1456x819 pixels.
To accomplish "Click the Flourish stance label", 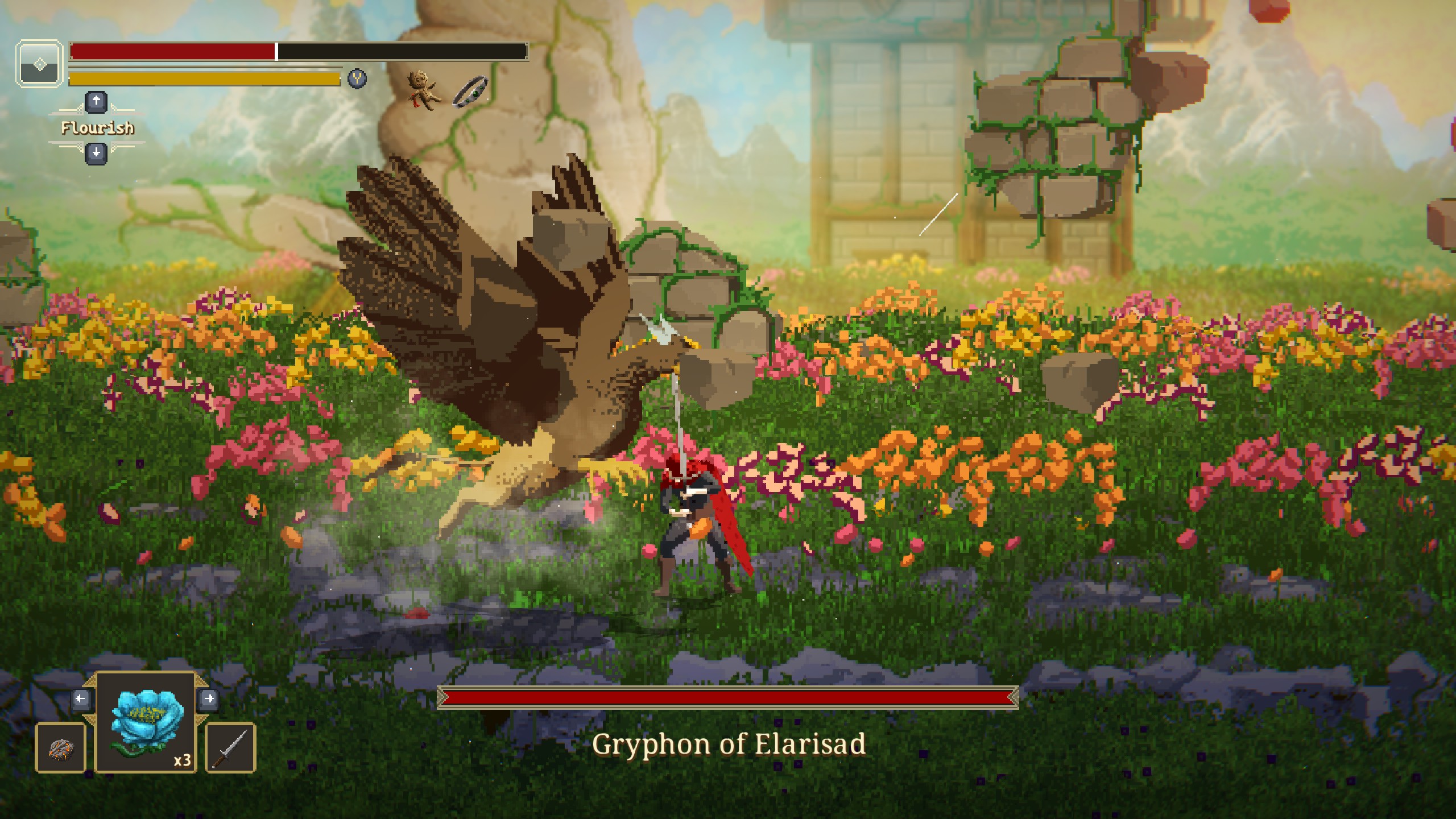I will click(97, 128).
